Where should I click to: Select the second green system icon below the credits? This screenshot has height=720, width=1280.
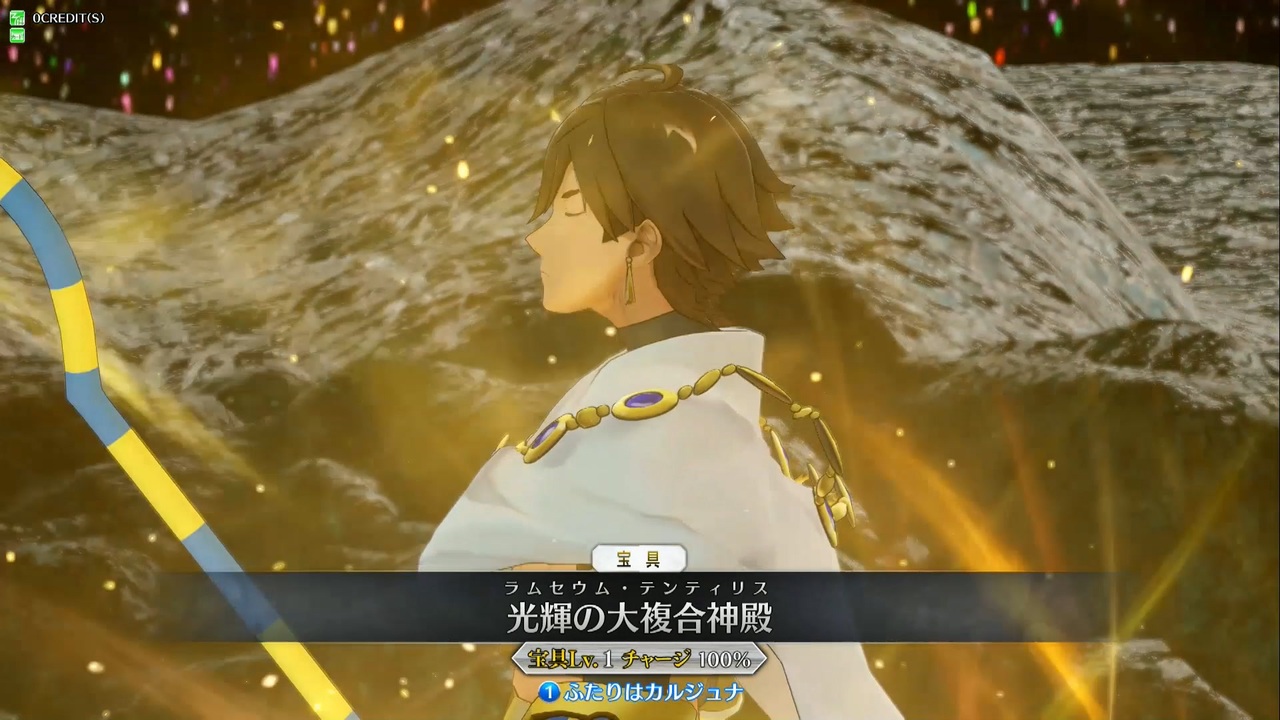(16, 34)
